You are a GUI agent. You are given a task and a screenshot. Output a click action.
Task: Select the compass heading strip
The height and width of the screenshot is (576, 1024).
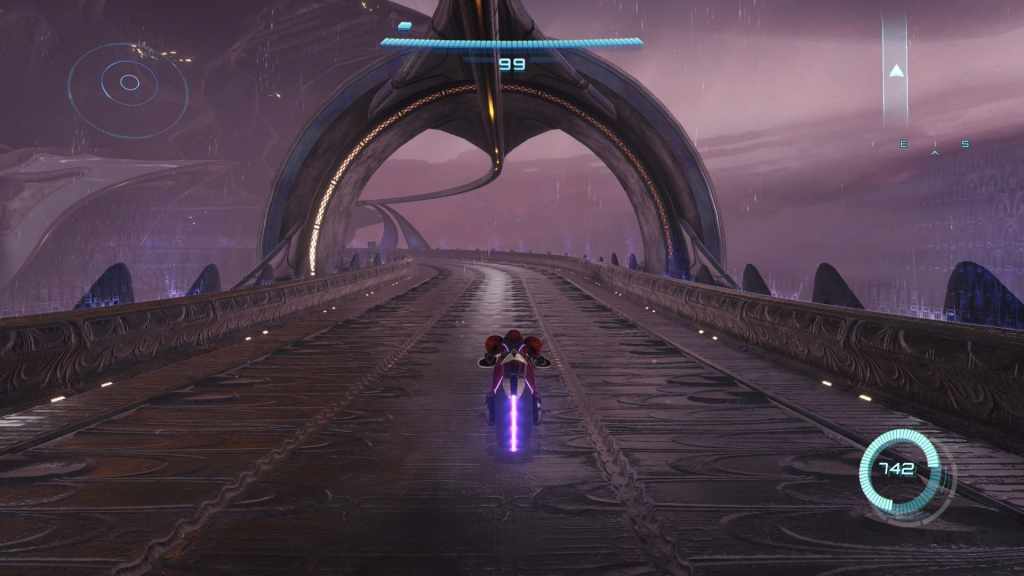[x=934, y=145]
